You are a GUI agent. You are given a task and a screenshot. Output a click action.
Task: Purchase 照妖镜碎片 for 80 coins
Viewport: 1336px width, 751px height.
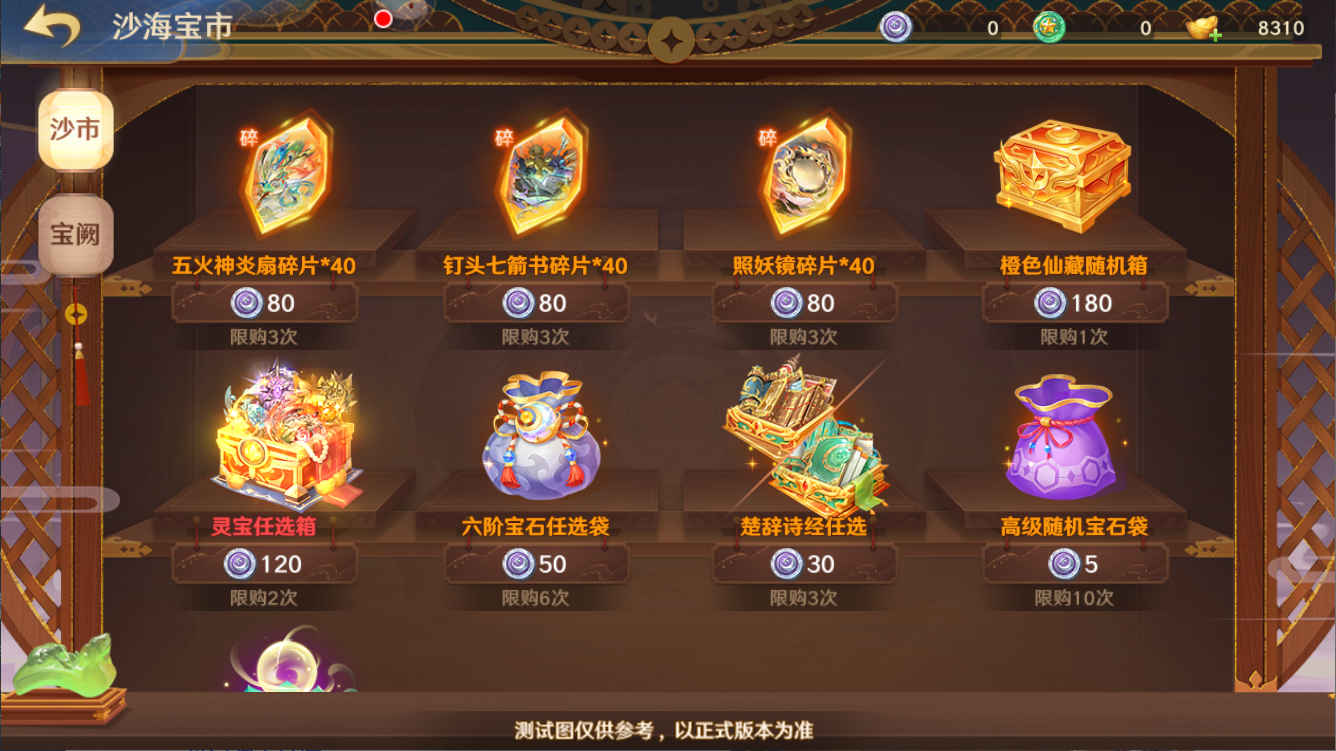pos(804,303)
